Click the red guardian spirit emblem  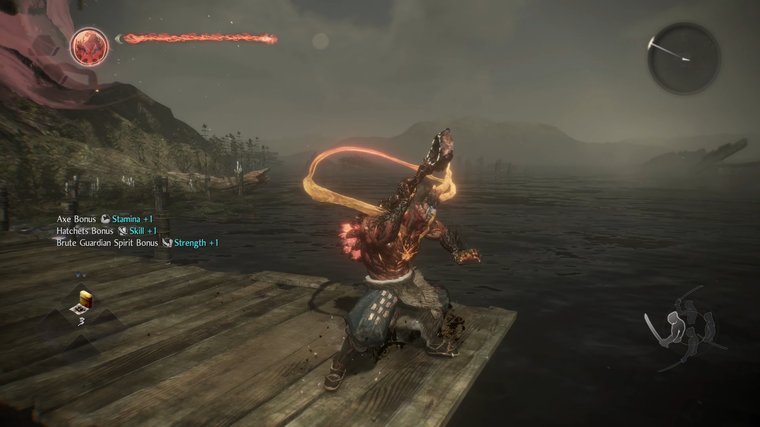point(89,44)
